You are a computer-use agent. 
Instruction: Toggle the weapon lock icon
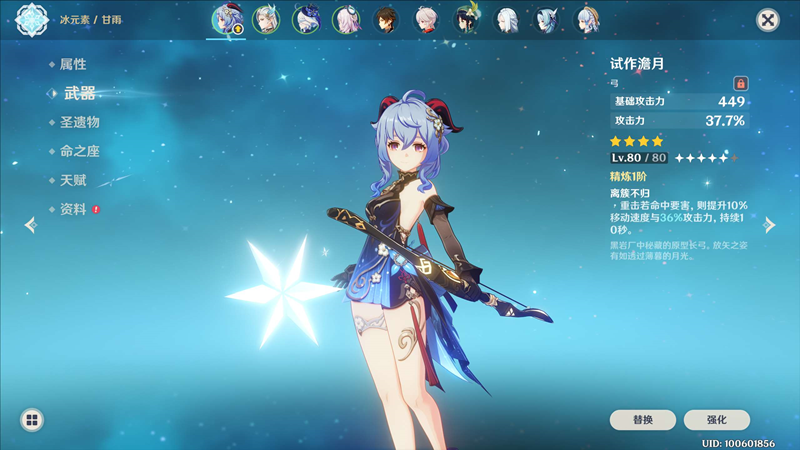click(740, 83)
